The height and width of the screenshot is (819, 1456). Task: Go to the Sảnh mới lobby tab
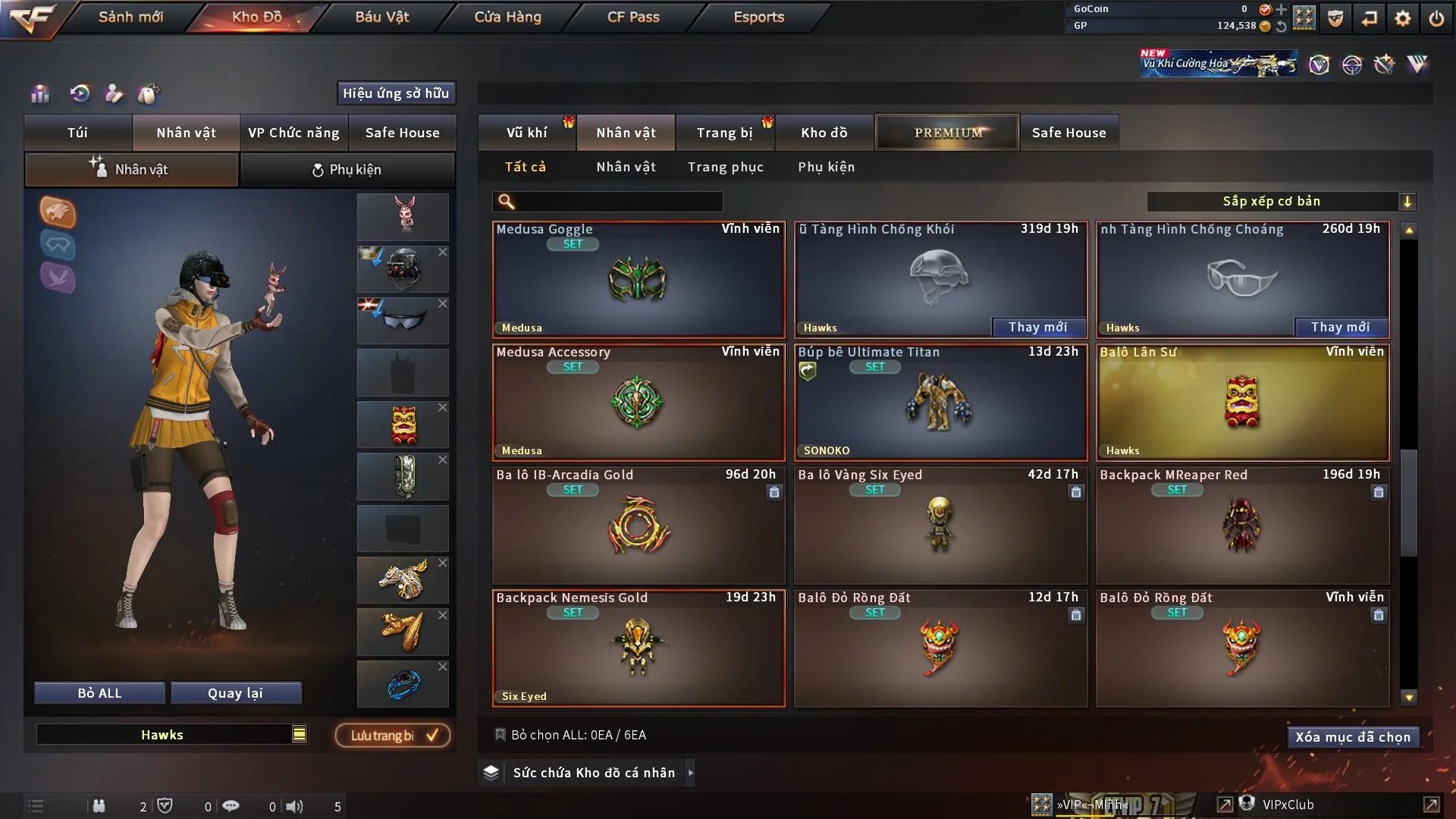(130, 17)
